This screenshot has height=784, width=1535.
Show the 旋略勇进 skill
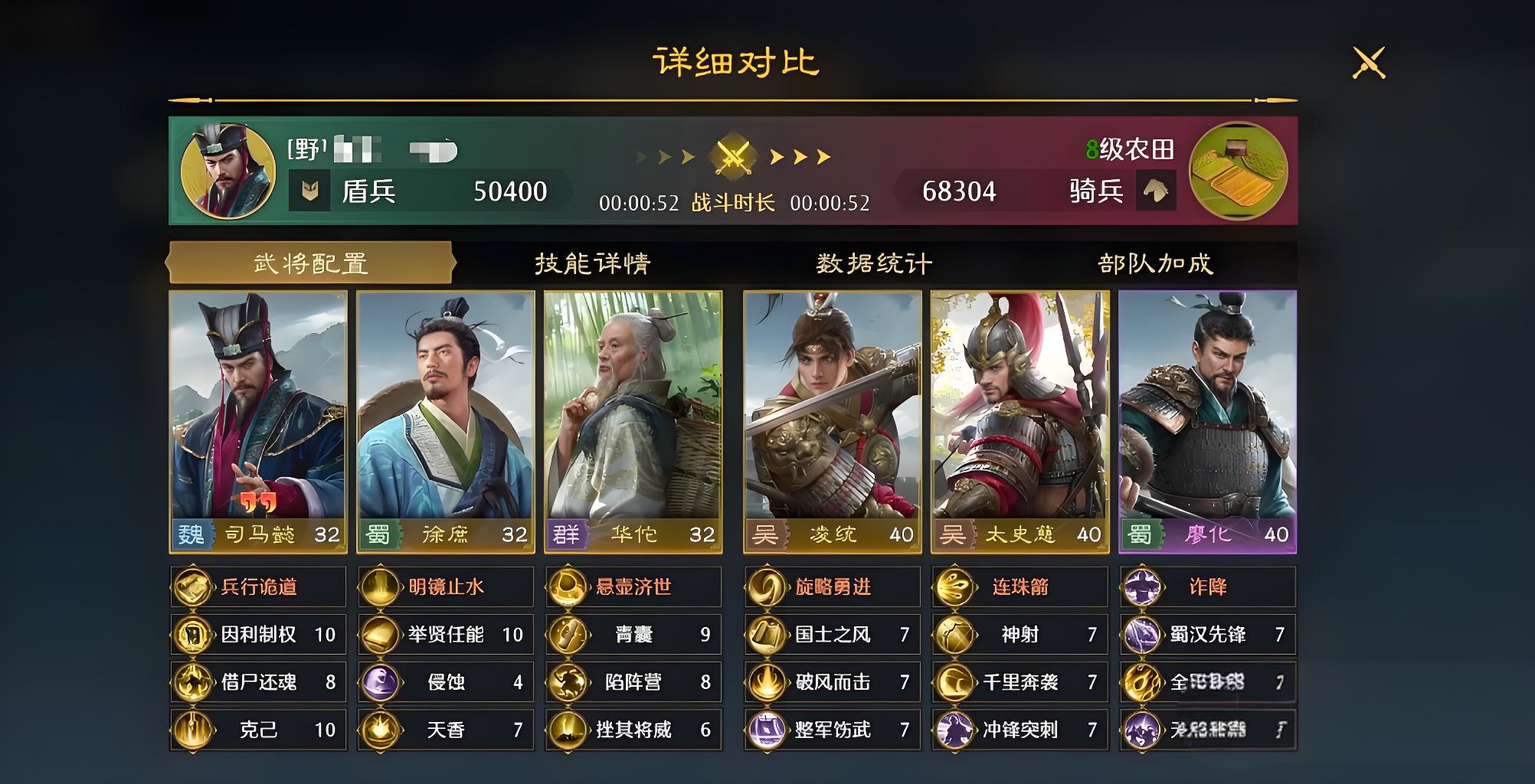click(833, 587)
